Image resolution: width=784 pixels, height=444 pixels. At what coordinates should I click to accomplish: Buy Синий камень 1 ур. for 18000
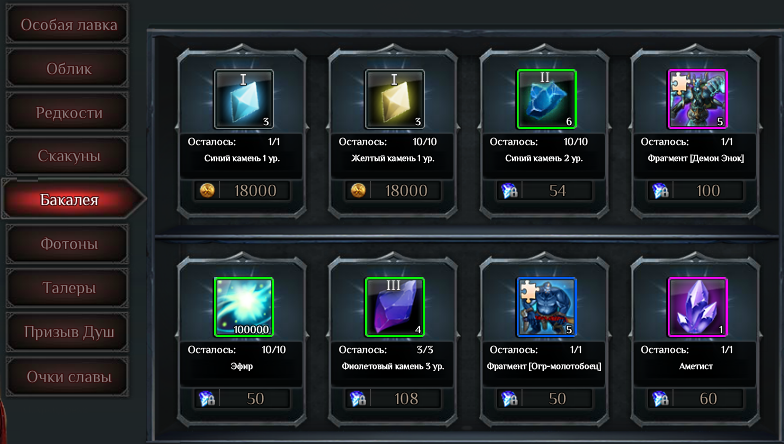(244, 191)
